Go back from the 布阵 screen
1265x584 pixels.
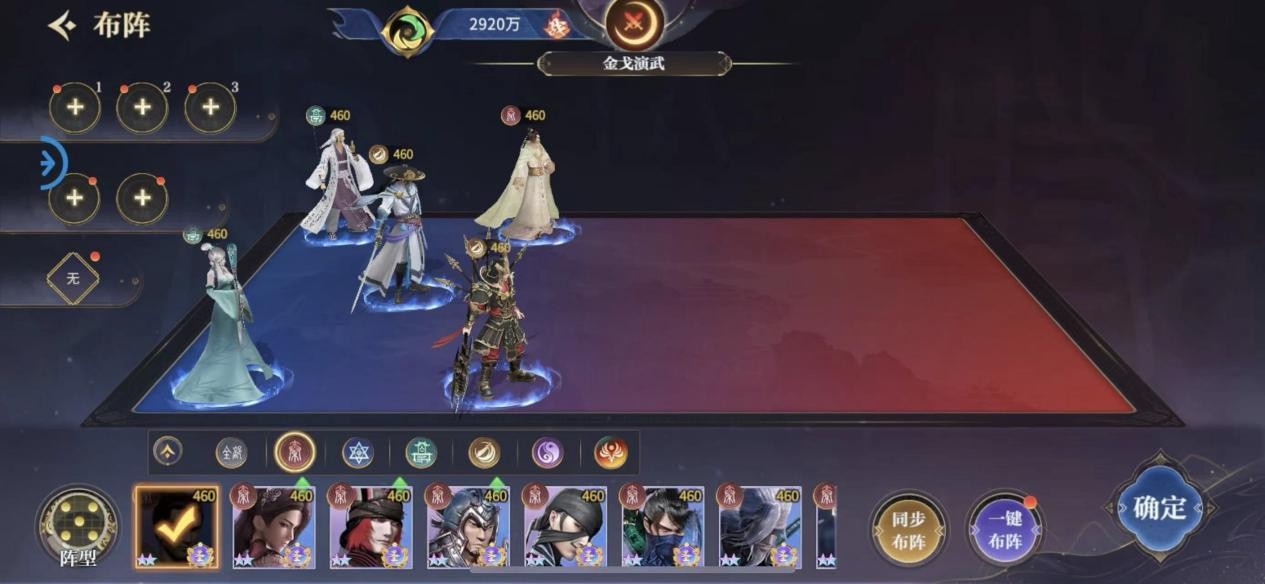pyautogui.click(x=63, y=25)
